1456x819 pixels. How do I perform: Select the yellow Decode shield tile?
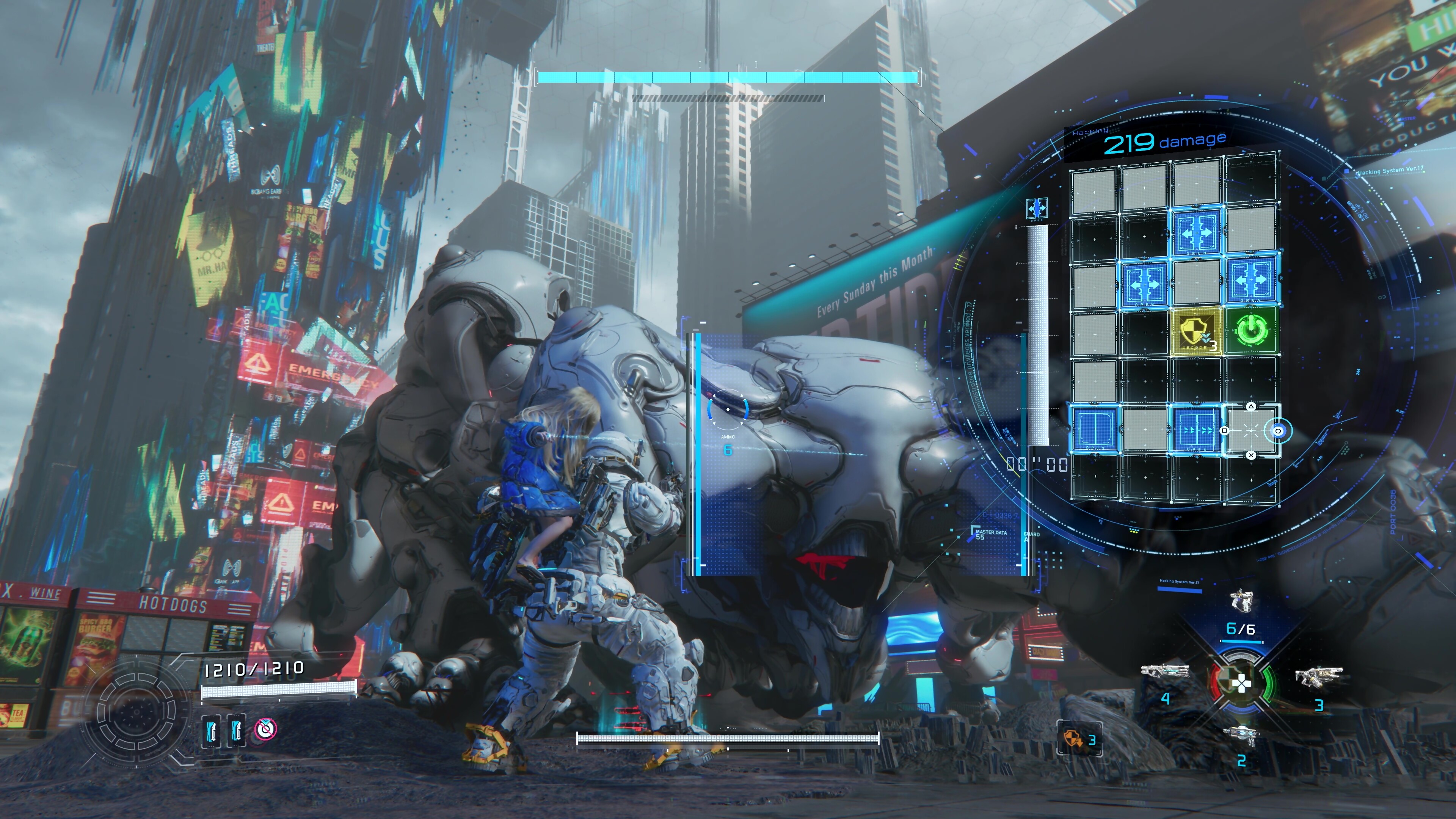1196,331
